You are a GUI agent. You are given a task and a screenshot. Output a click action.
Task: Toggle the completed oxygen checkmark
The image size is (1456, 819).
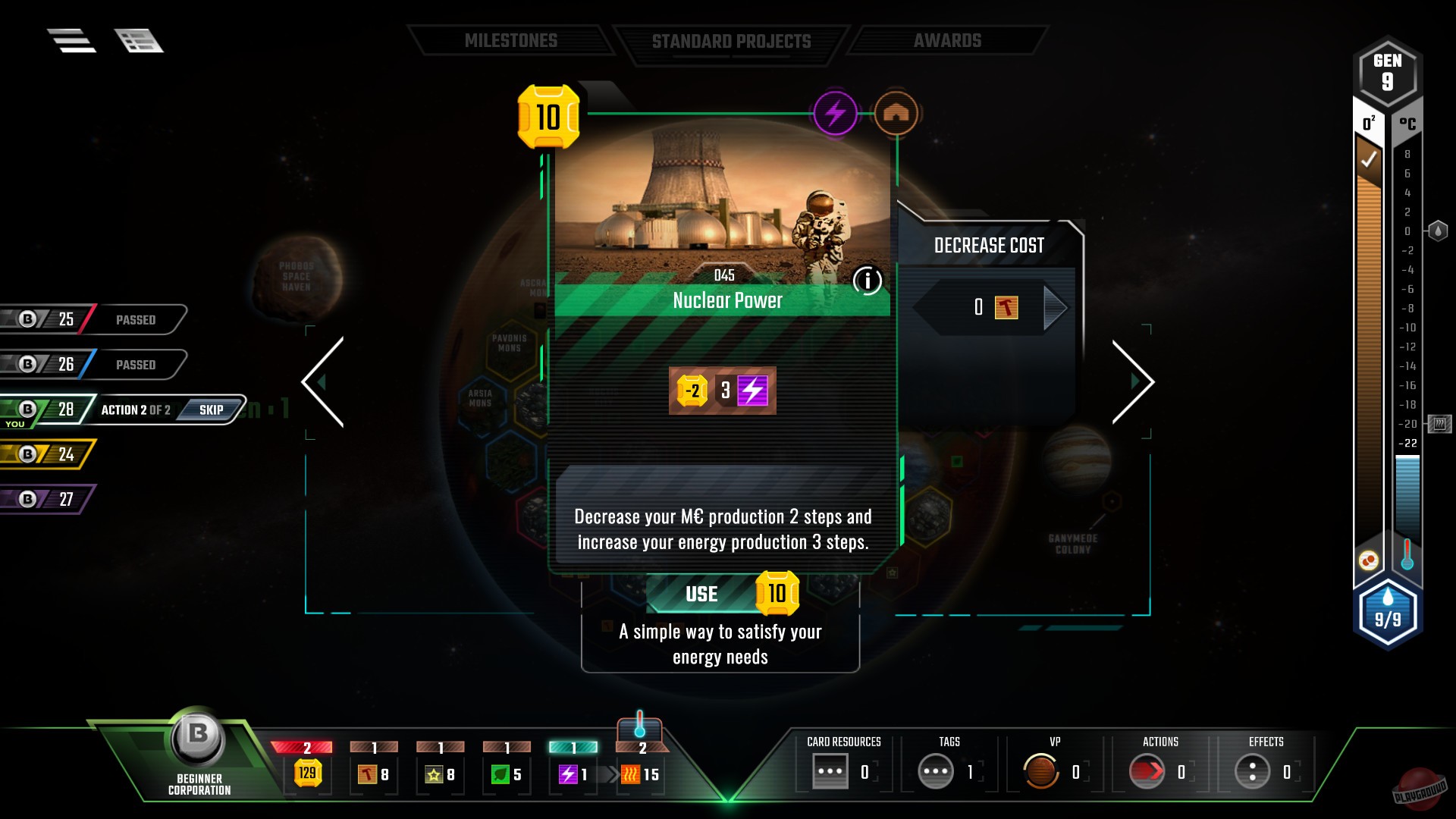[x=1370, y=159]
